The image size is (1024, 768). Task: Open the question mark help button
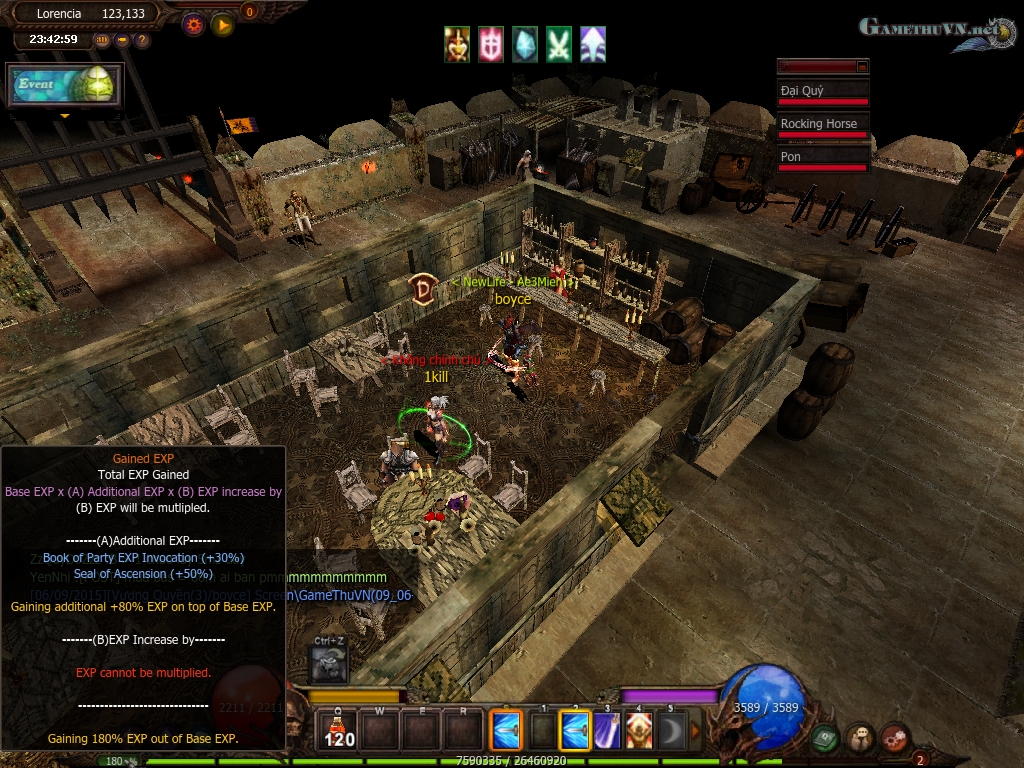coord(142,40)
